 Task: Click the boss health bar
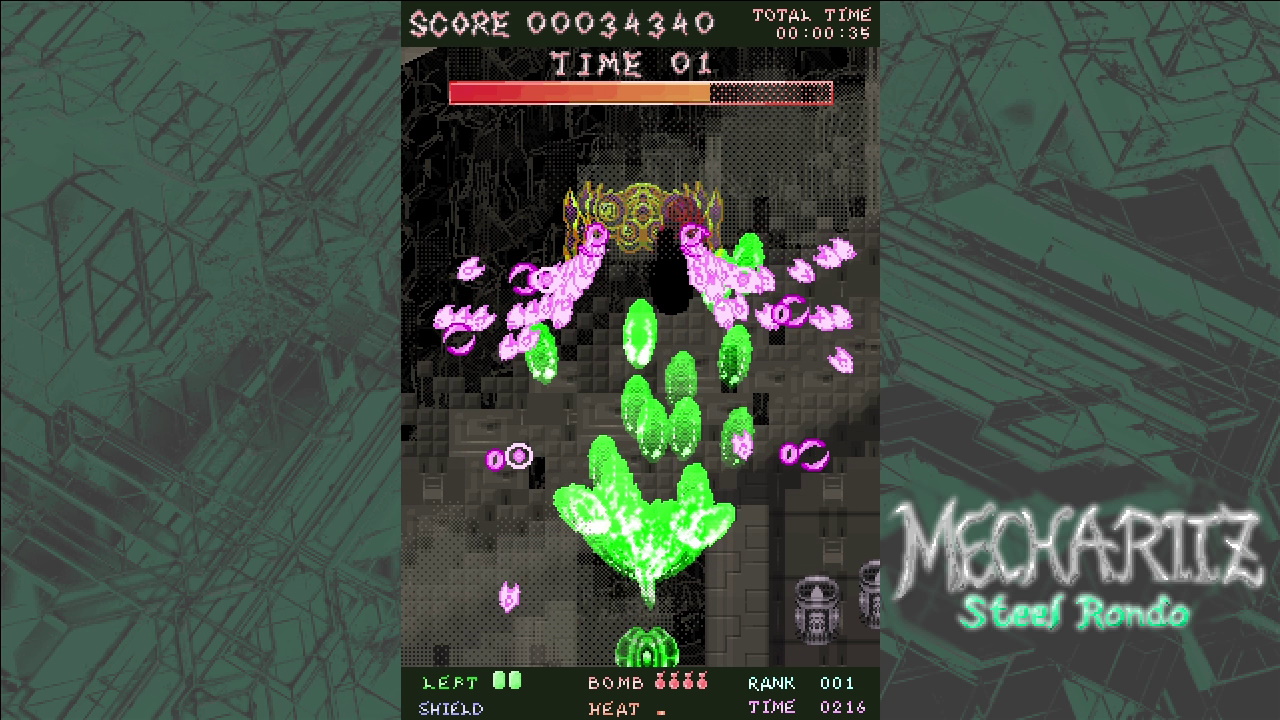640,91
